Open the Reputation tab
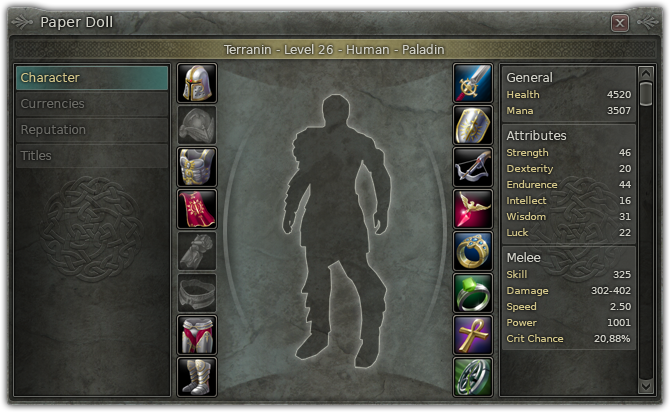The width and height of the screenshot is (670, 412). point(92,130)
